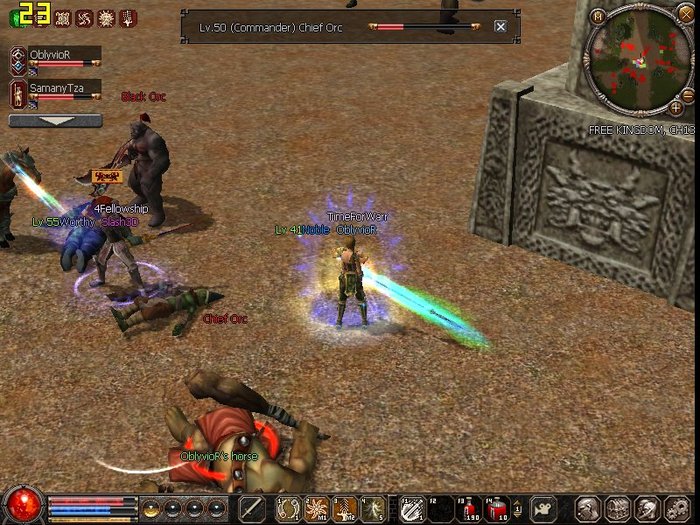Click the sword attack slot in the hotbar

[251, 508]
